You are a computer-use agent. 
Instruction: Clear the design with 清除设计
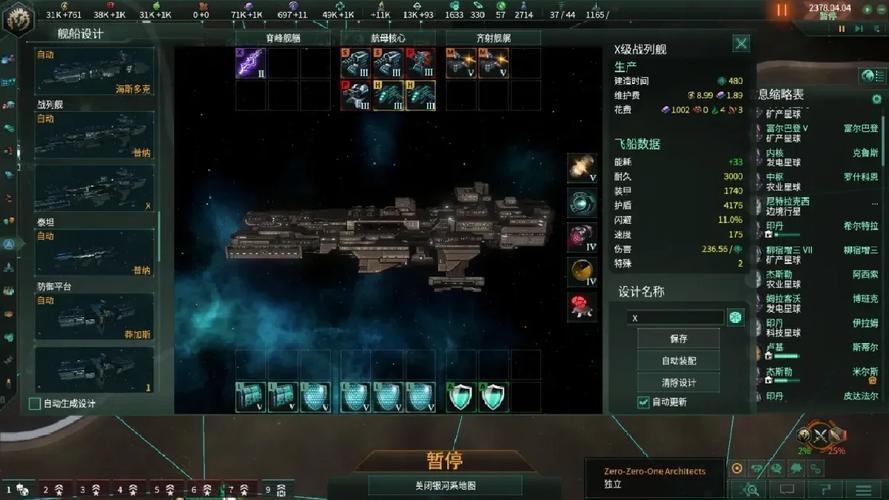tap(679, 382)
